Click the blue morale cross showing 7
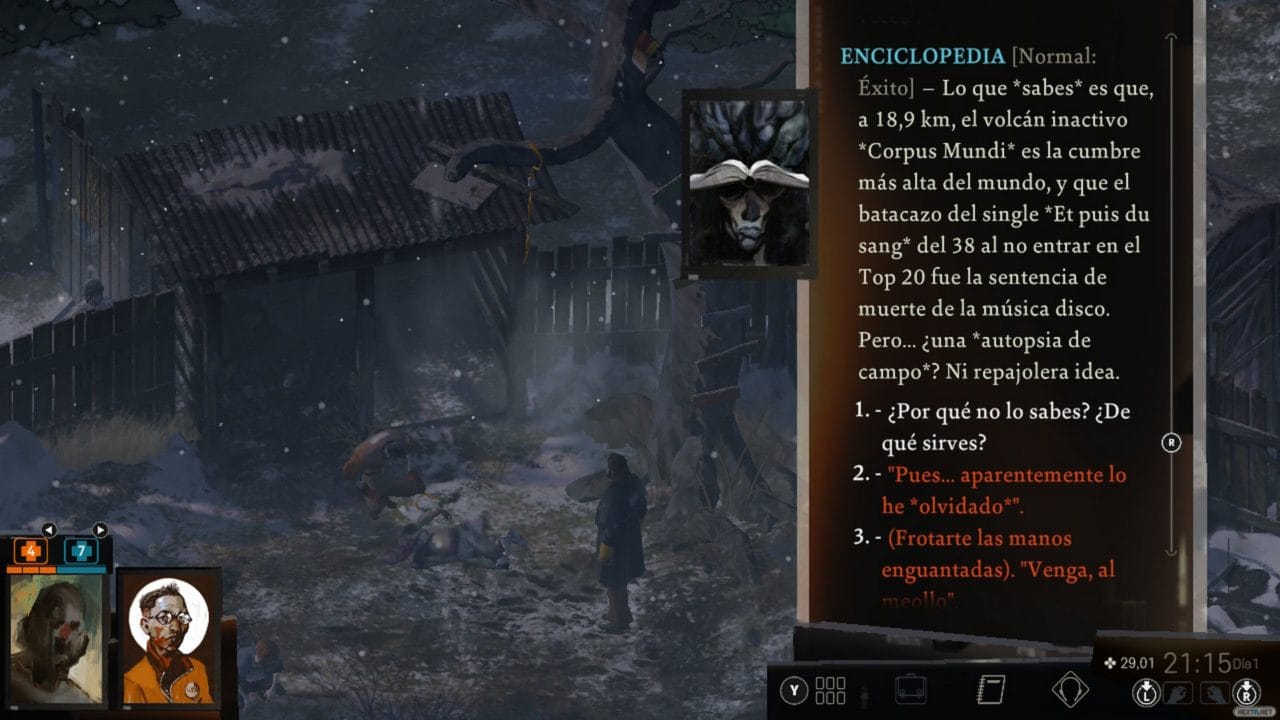The image size is (1280, 720). pos(81,550)
